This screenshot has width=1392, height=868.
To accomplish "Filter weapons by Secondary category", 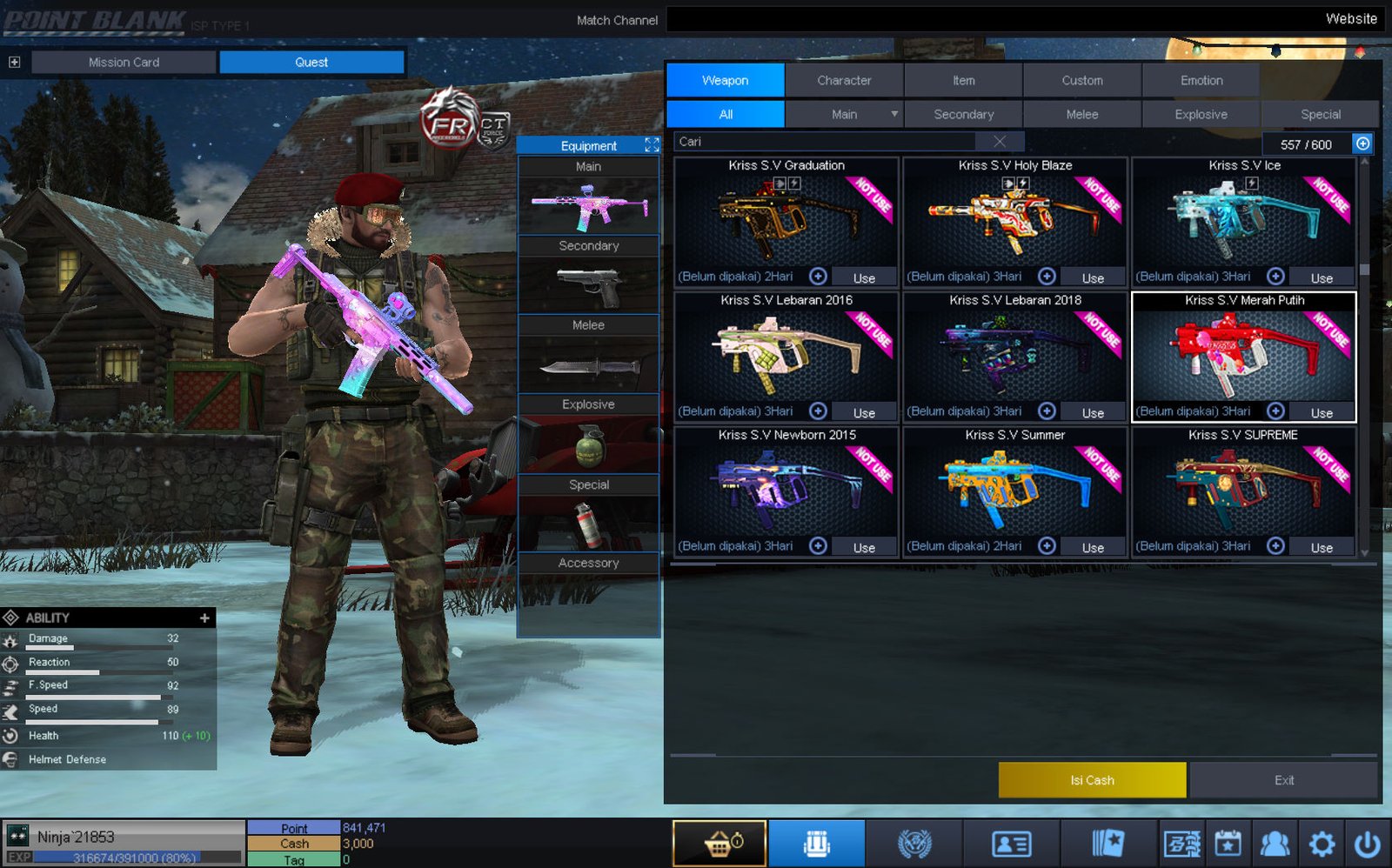I will pyautogui.click(x=963, y=114).
